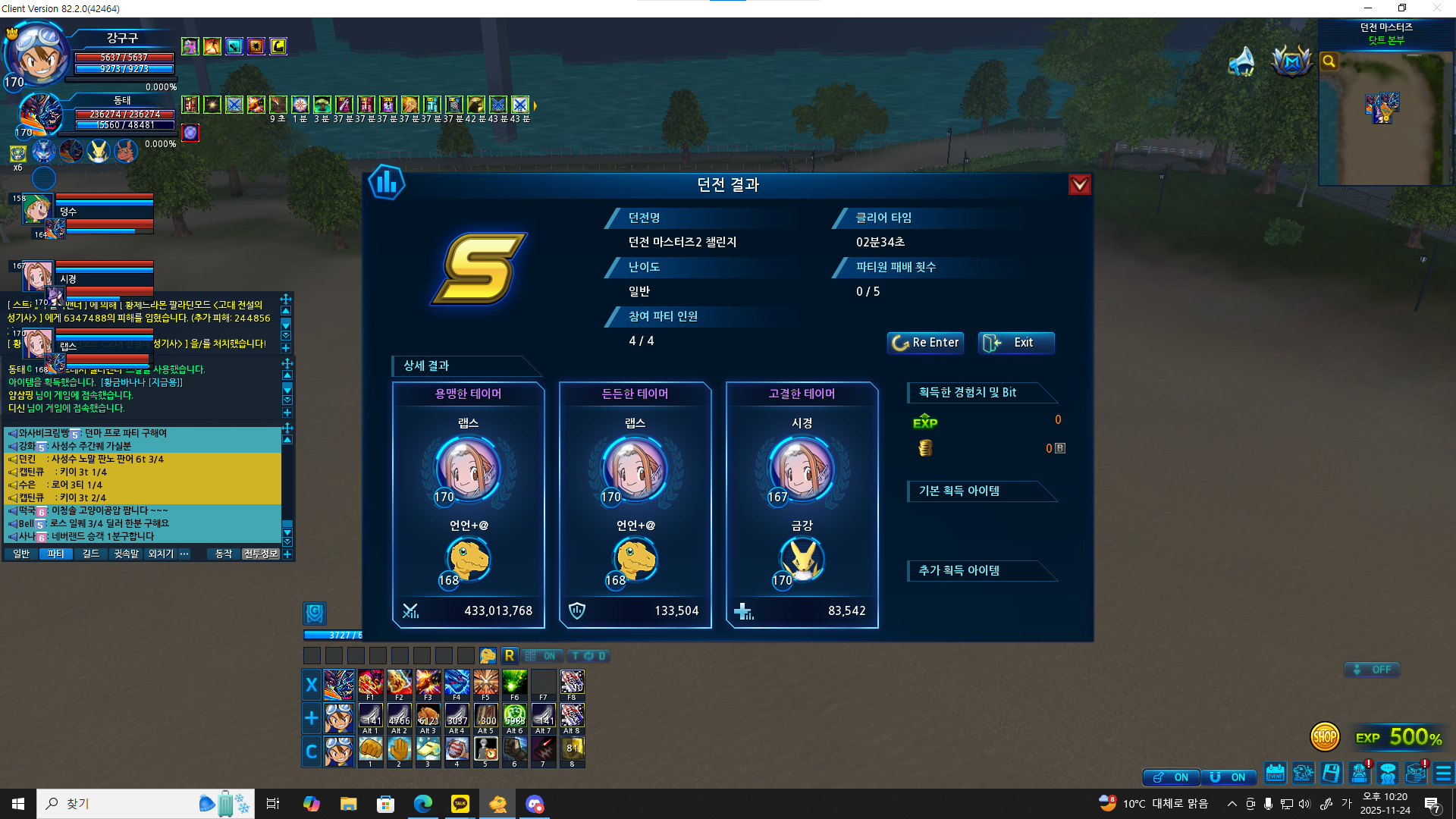Close the dungeon result window
The height and width of the screenshot is (819, 1456).
[1079, 185]
